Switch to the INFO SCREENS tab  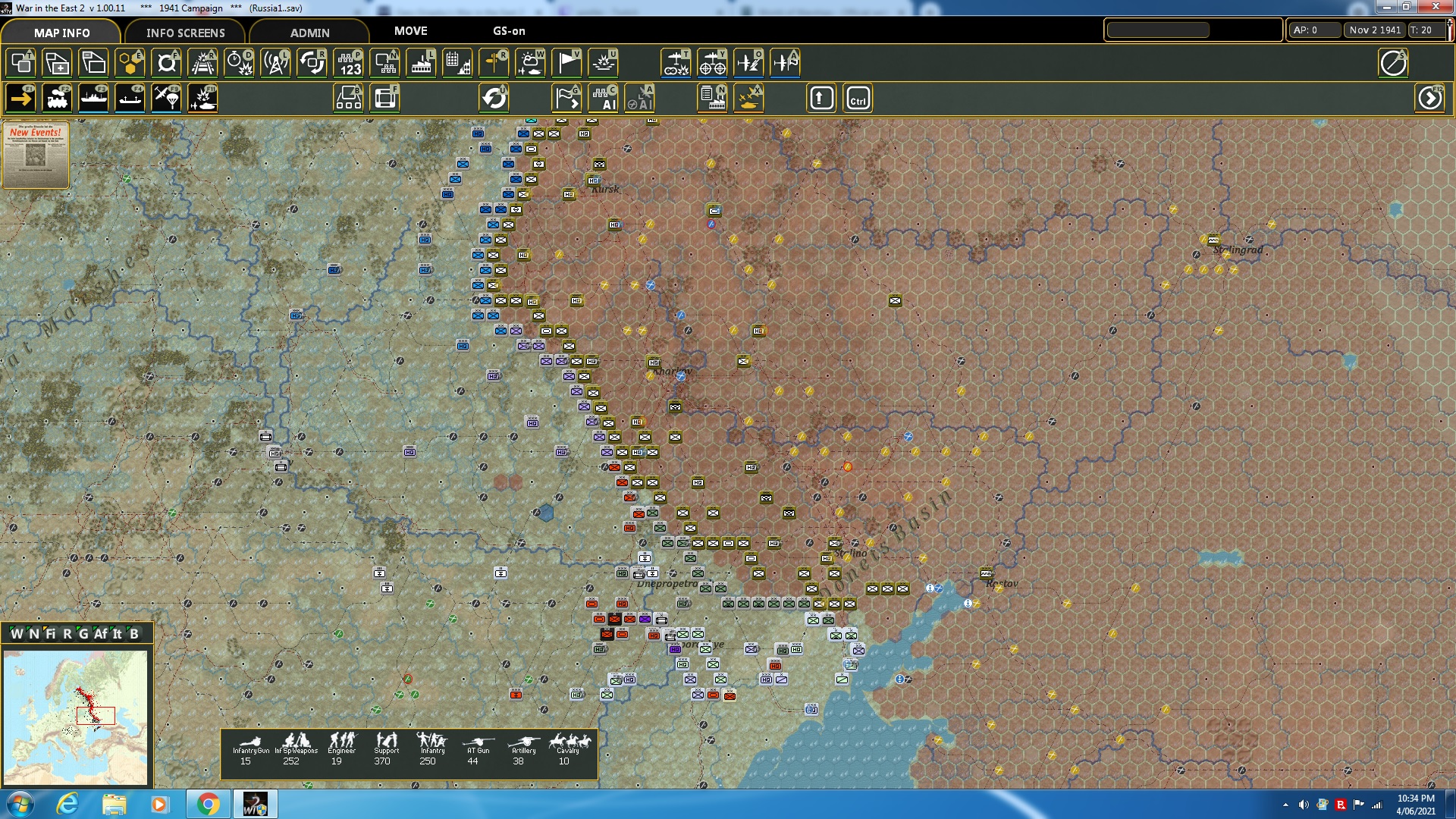coord(184,33)
